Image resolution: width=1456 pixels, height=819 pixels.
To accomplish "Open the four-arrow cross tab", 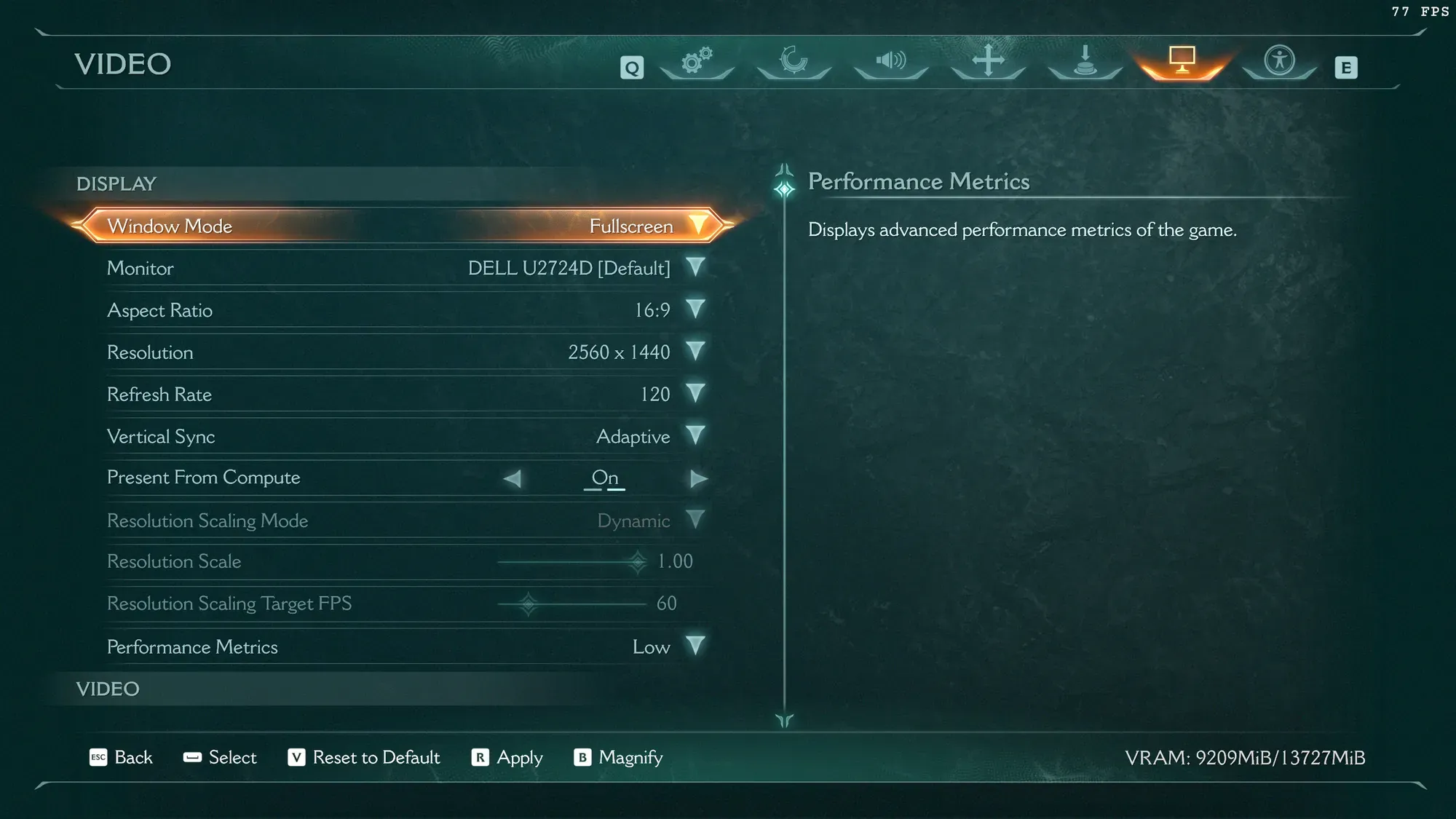I will (x=988, y=60).
